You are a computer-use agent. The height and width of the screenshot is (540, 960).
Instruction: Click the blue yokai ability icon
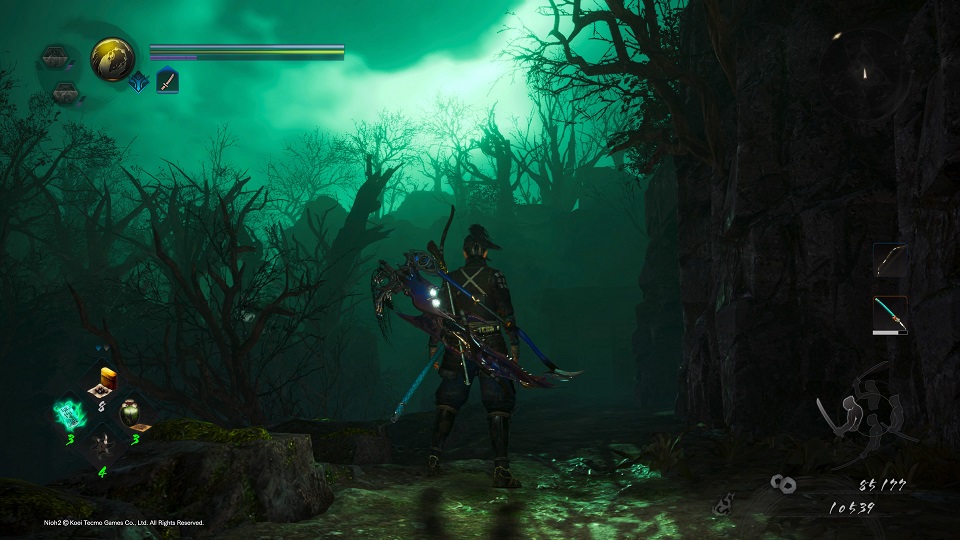point(138,82)
